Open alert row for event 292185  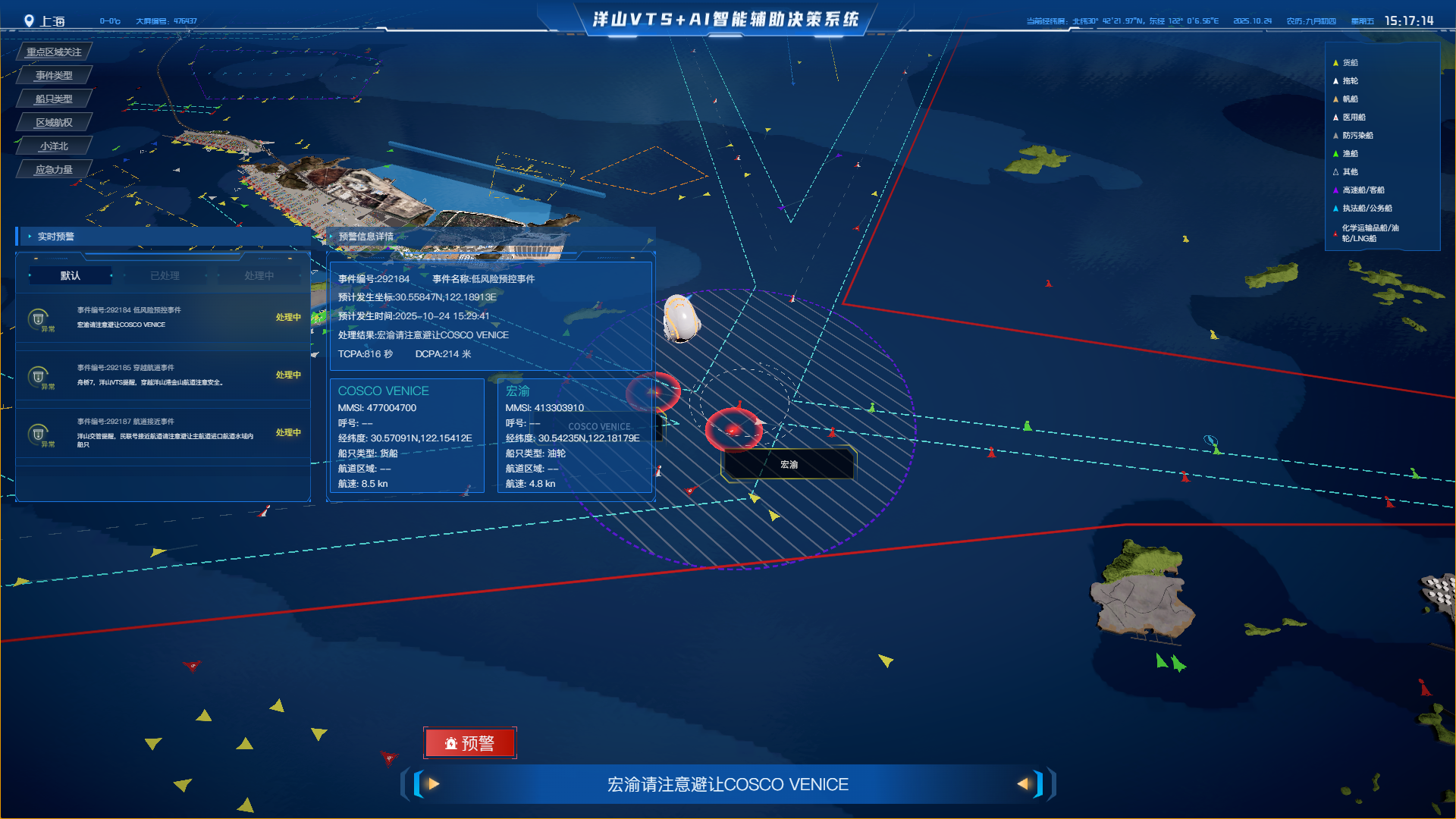click(163, 375)
